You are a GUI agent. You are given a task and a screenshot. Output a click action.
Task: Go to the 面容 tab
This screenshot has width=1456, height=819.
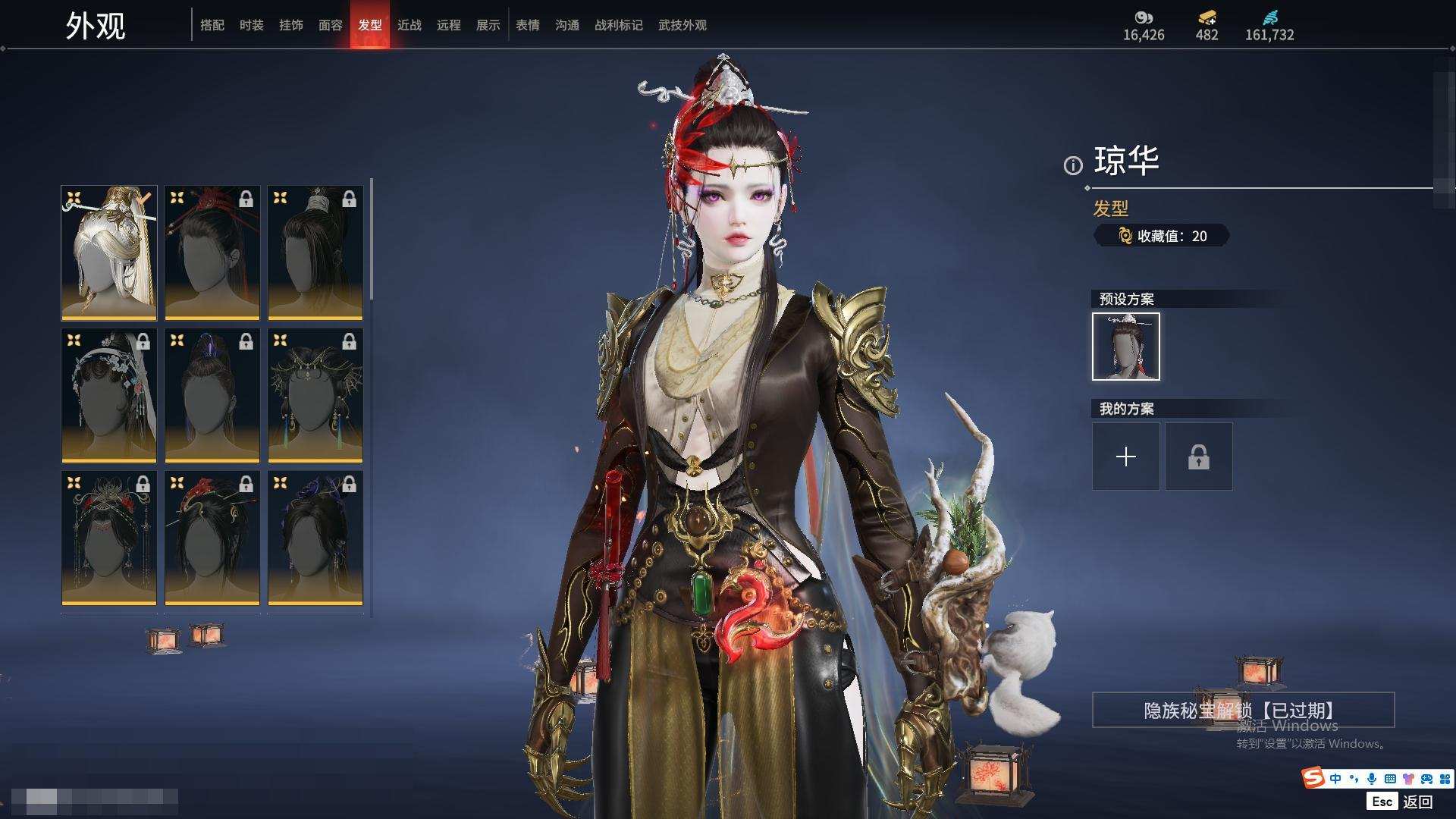(331, 25)
